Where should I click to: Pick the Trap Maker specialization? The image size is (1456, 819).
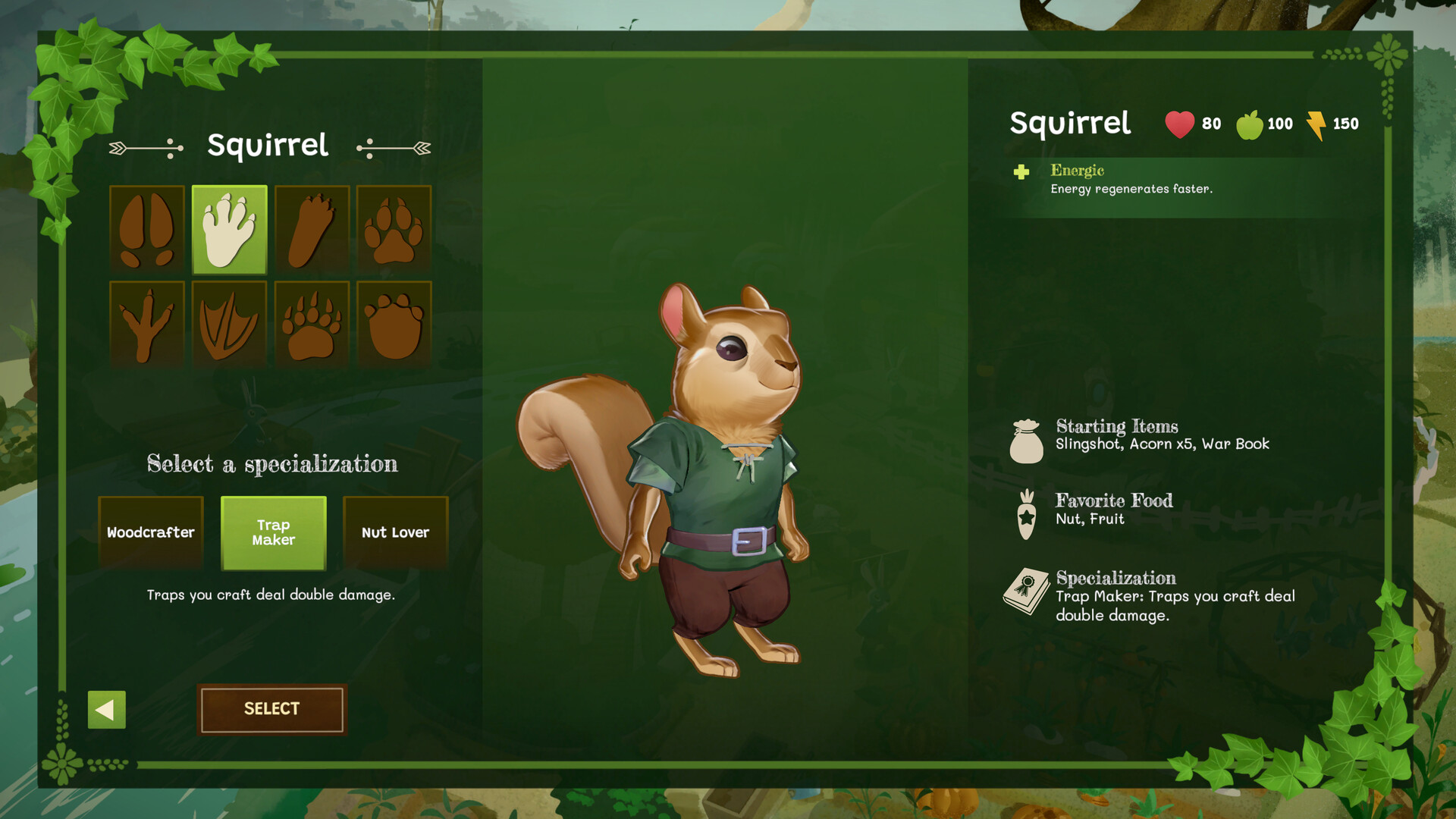tap(274, 532)
